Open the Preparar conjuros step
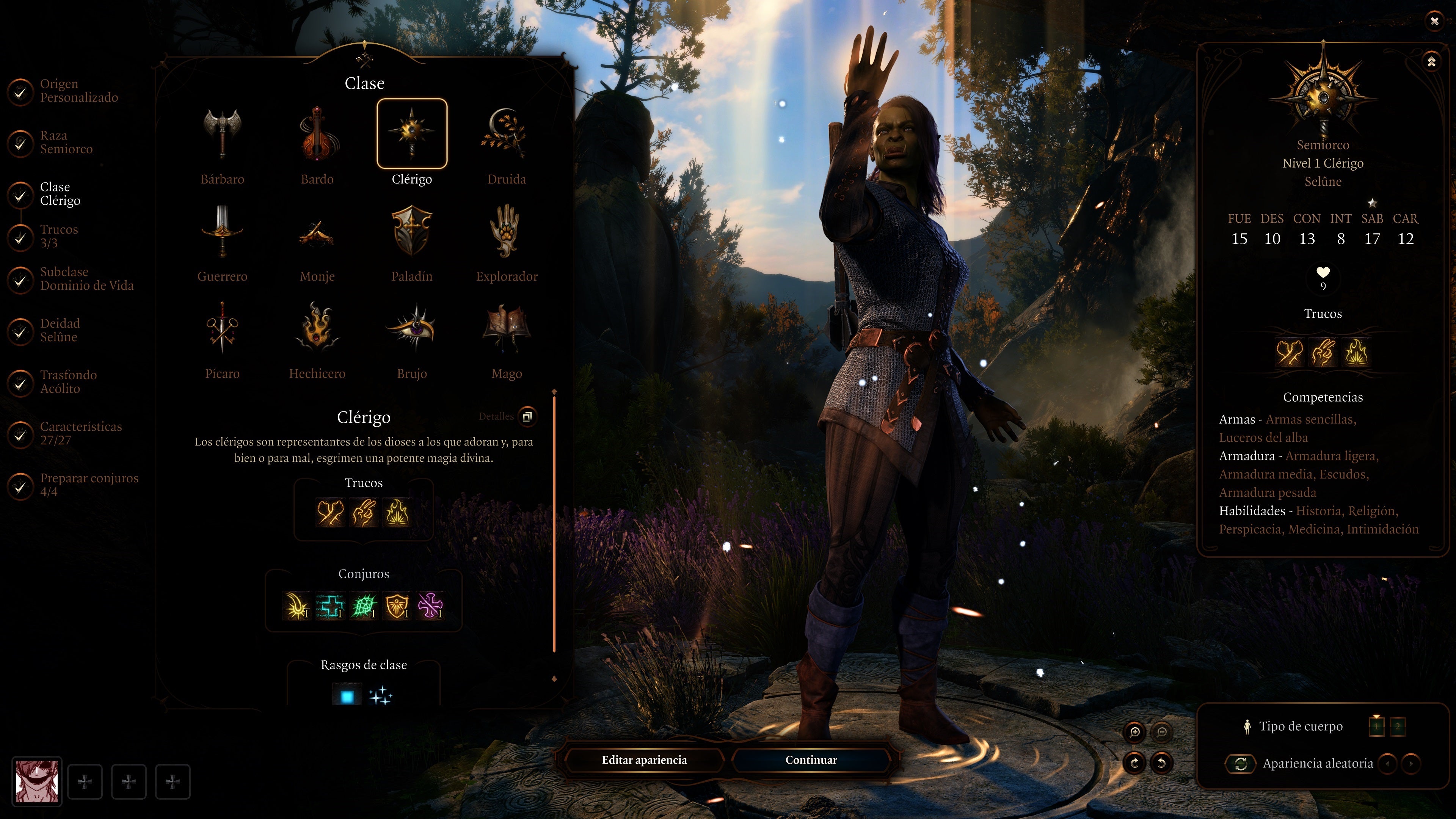This screenshot has width=1456, height=819. (x=88, y=485)
